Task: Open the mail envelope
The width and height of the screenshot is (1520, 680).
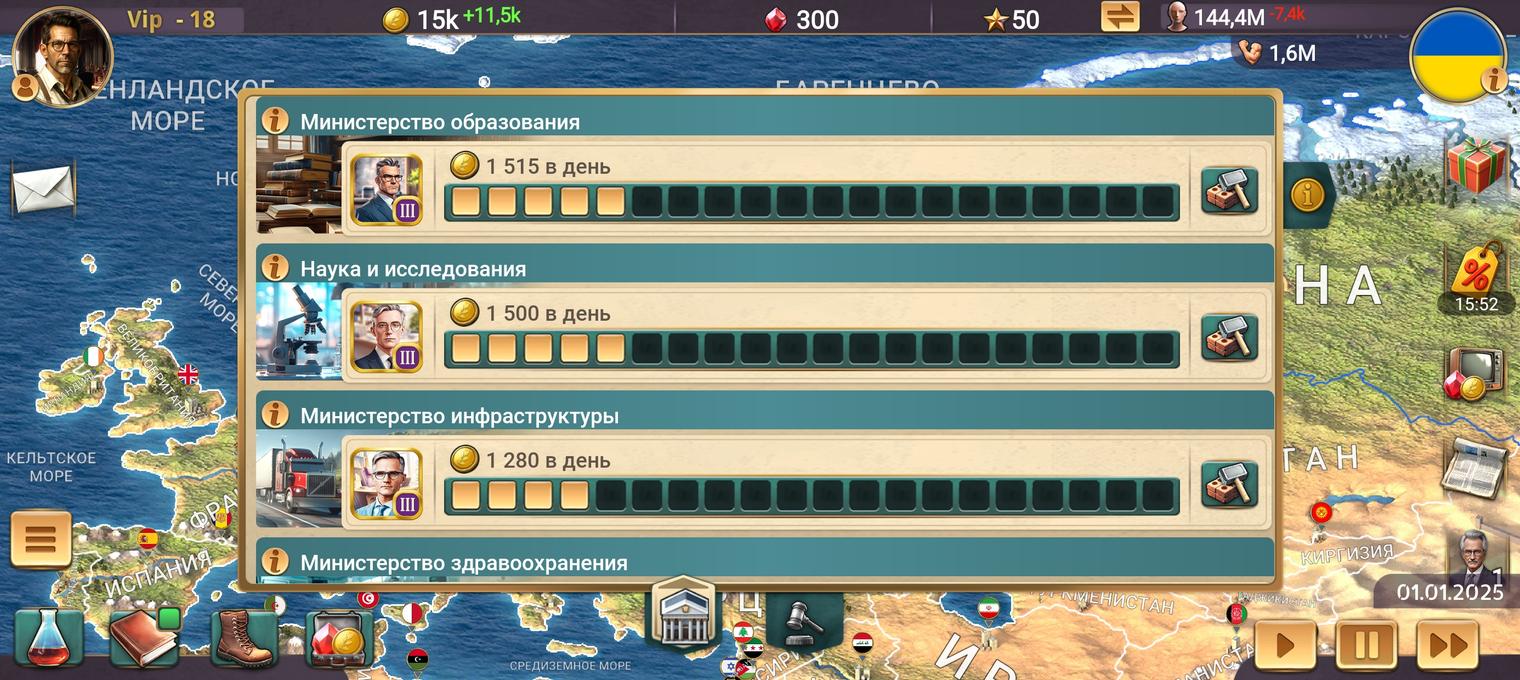Action: (x=43, y=188)
